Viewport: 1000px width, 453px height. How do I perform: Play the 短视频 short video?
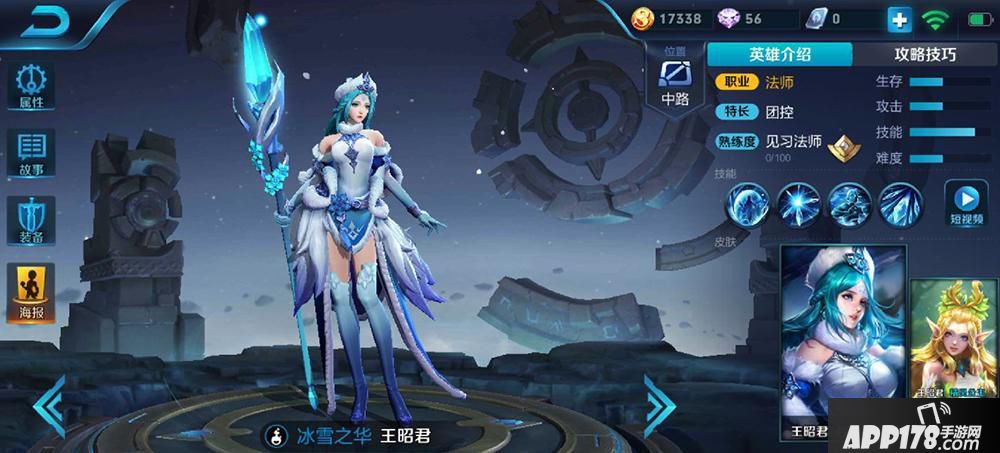(965, 203)
